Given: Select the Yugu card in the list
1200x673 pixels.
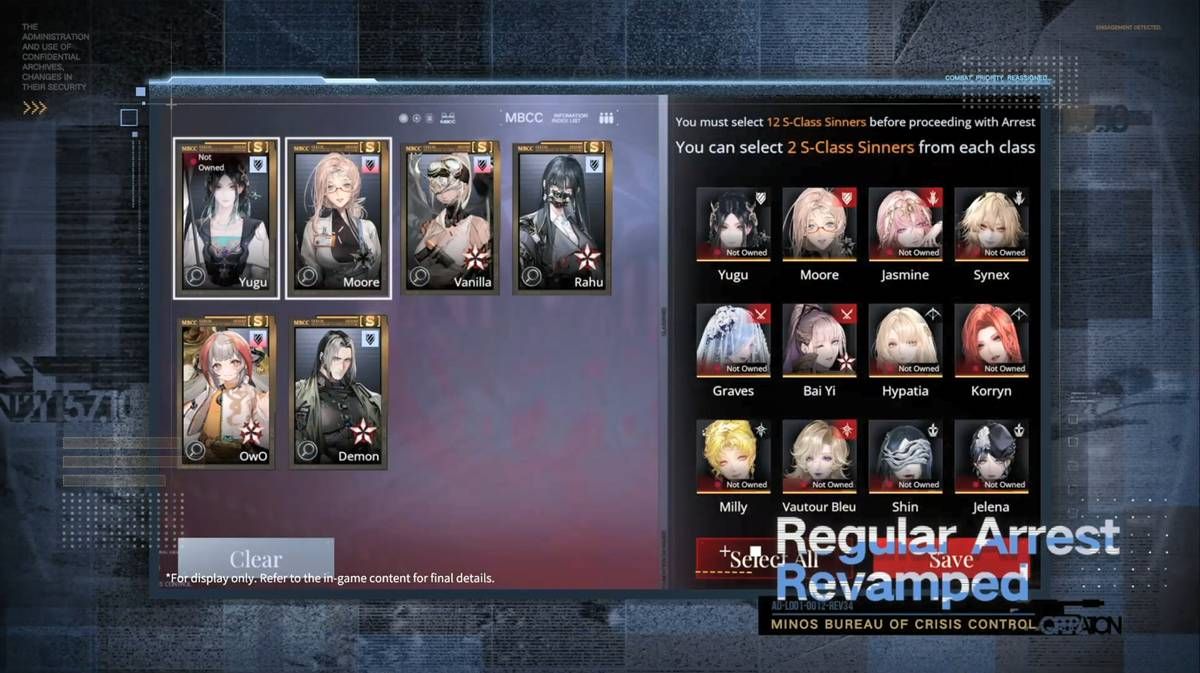Looking at the screenshot, I should (x=225, y=217).
